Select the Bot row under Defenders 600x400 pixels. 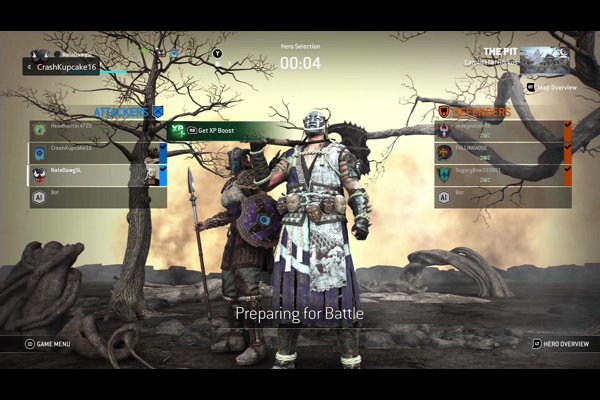pyautogui.click(x=500, y=197)
